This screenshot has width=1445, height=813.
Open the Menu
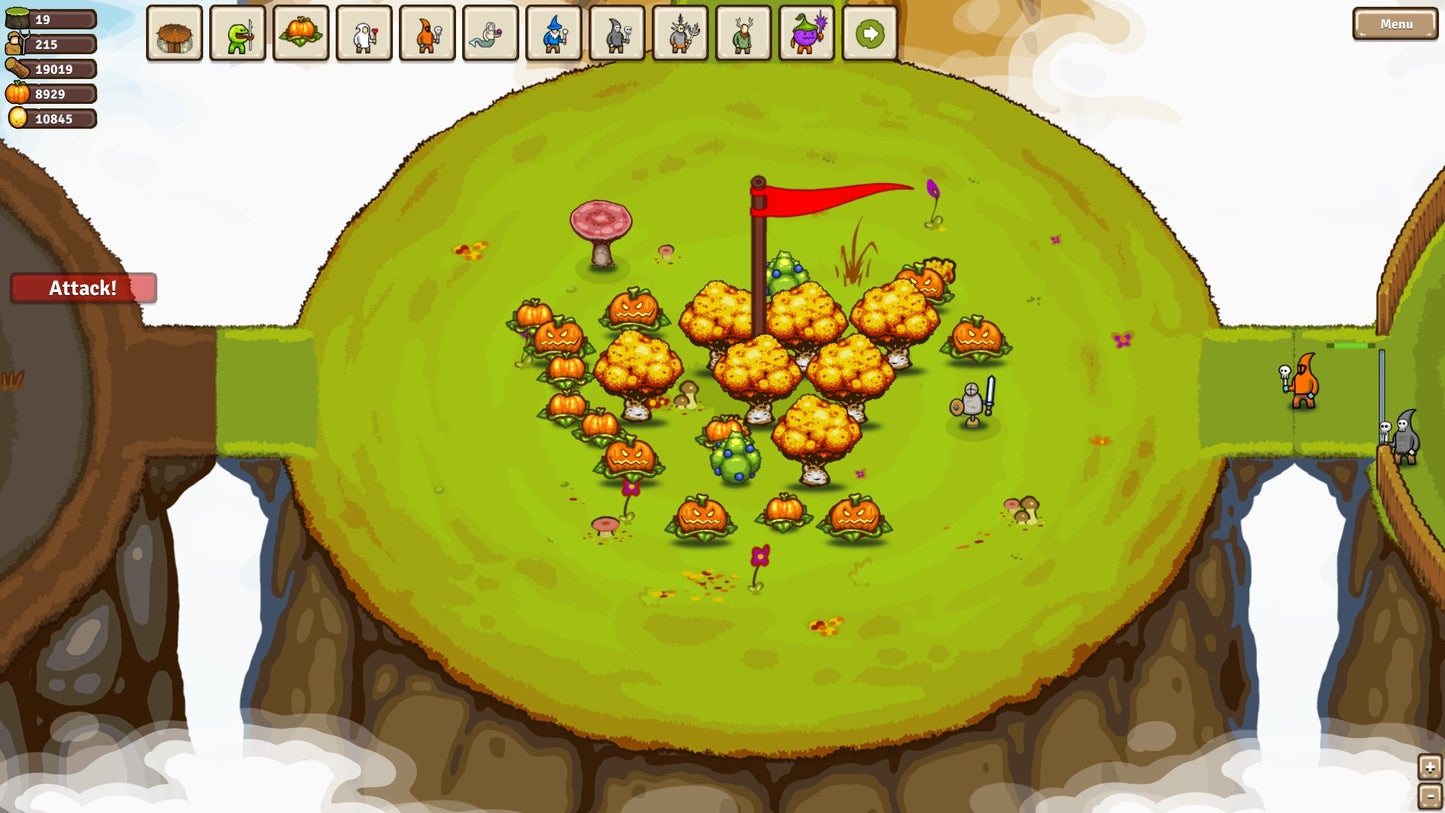[x=1394, y=24]
